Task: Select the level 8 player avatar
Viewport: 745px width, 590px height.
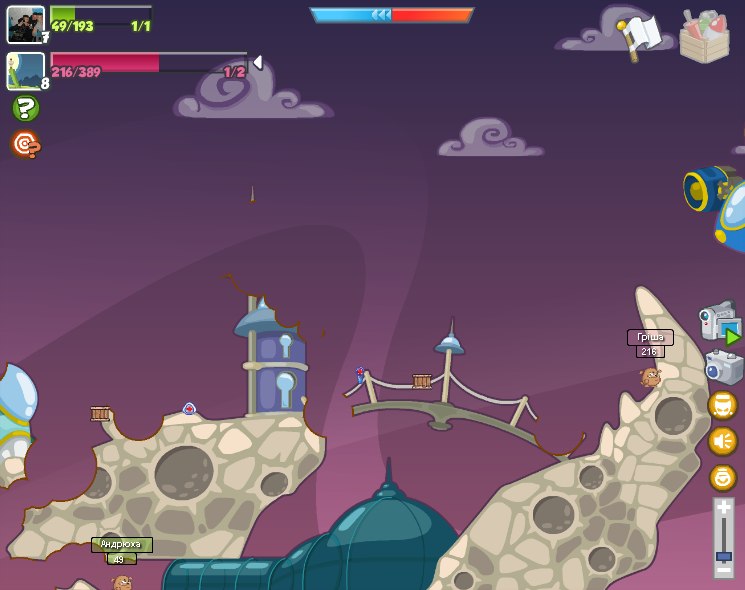Action: [25, 71]
